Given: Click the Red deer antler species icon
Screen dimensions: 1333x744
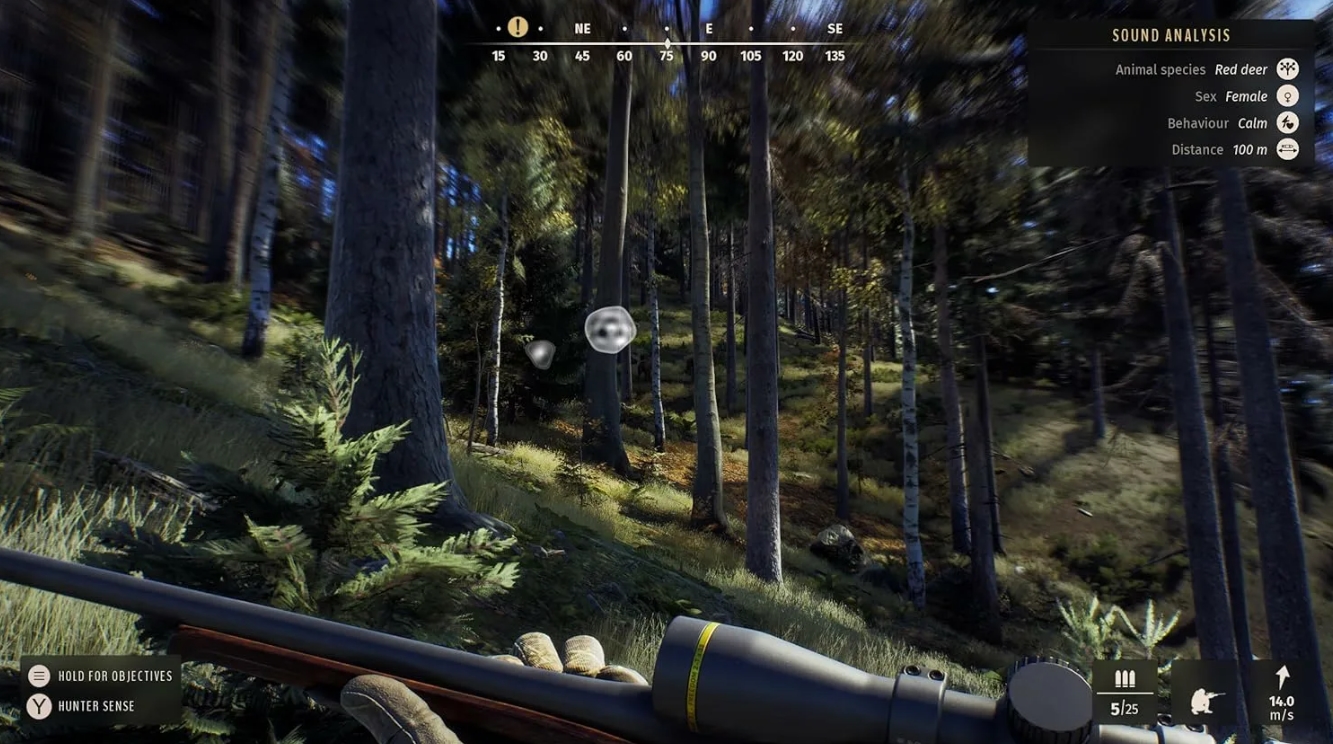Looking at the screenshot, I should pyautogui.click(x=1286, y=68).
